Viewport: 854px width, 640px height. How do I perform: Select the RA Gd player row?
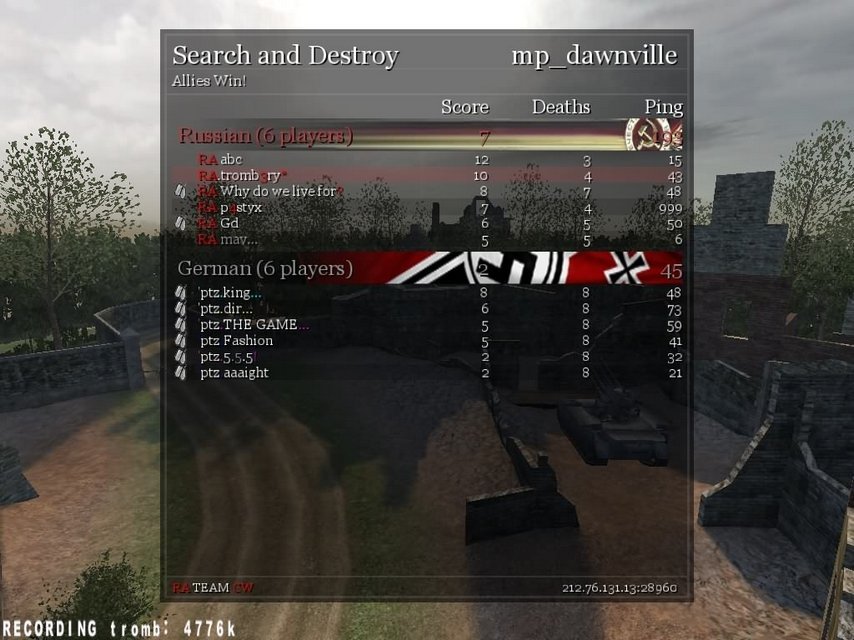pyautogui.click(x=219, y=224)
